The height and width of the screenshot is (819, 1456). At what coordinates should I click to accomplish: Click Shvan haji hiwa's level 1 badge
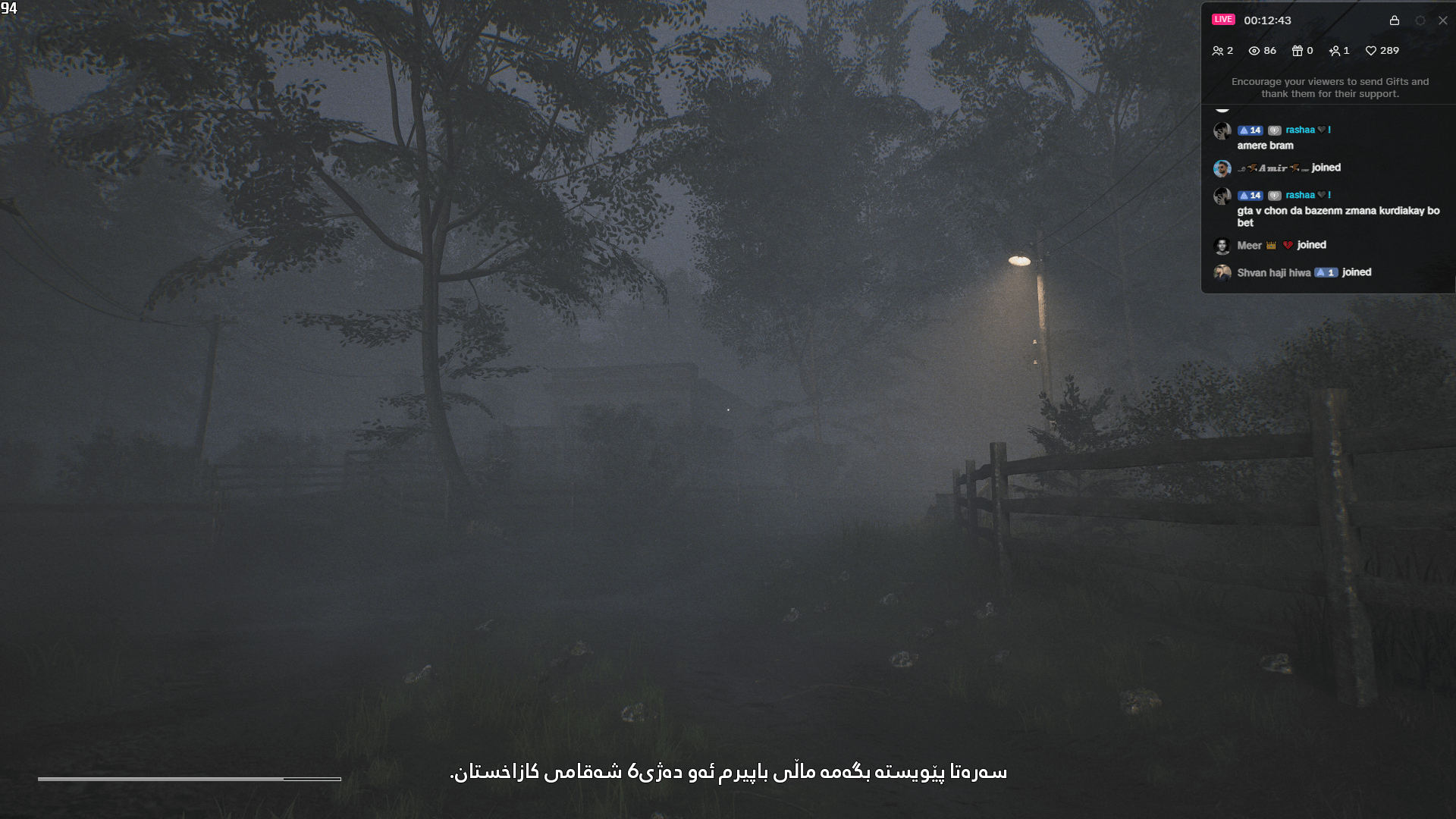(1326, 272)
